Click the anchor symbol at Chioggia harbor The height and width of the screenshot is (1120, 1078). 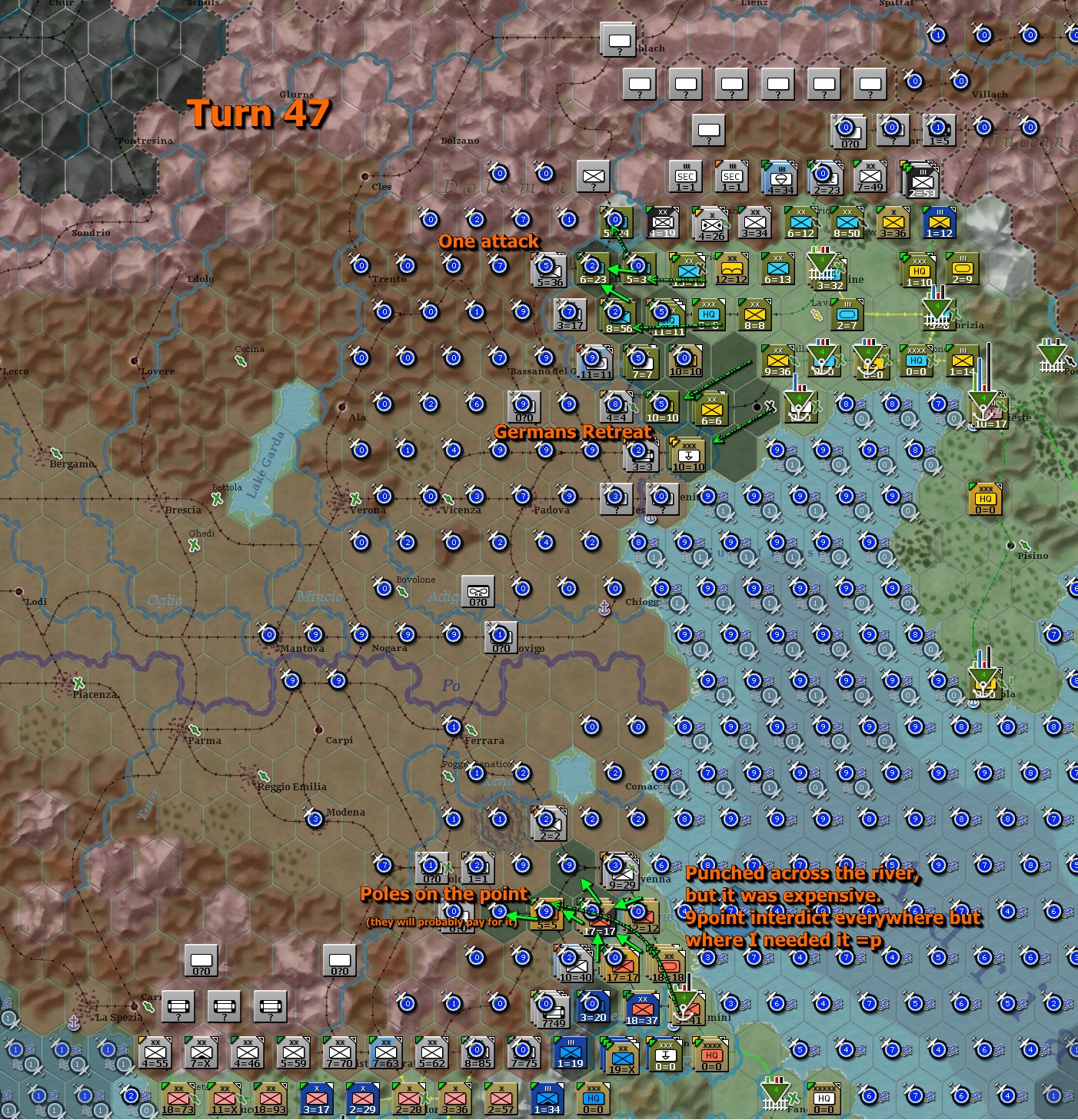[x=605, y=607]
